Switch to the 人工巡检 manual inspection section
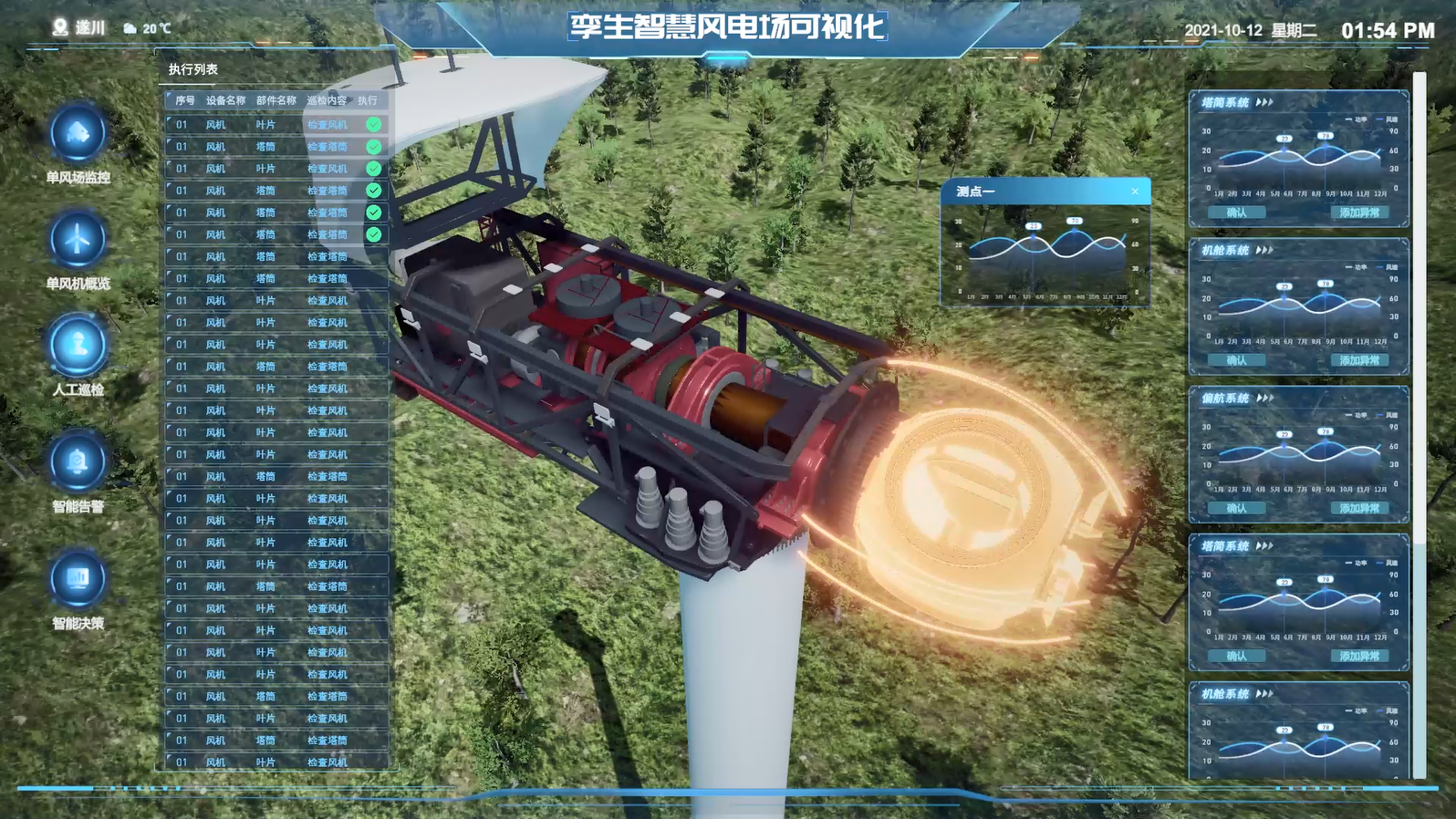Screen dimensions: 1456x819 tap(78, 347)
